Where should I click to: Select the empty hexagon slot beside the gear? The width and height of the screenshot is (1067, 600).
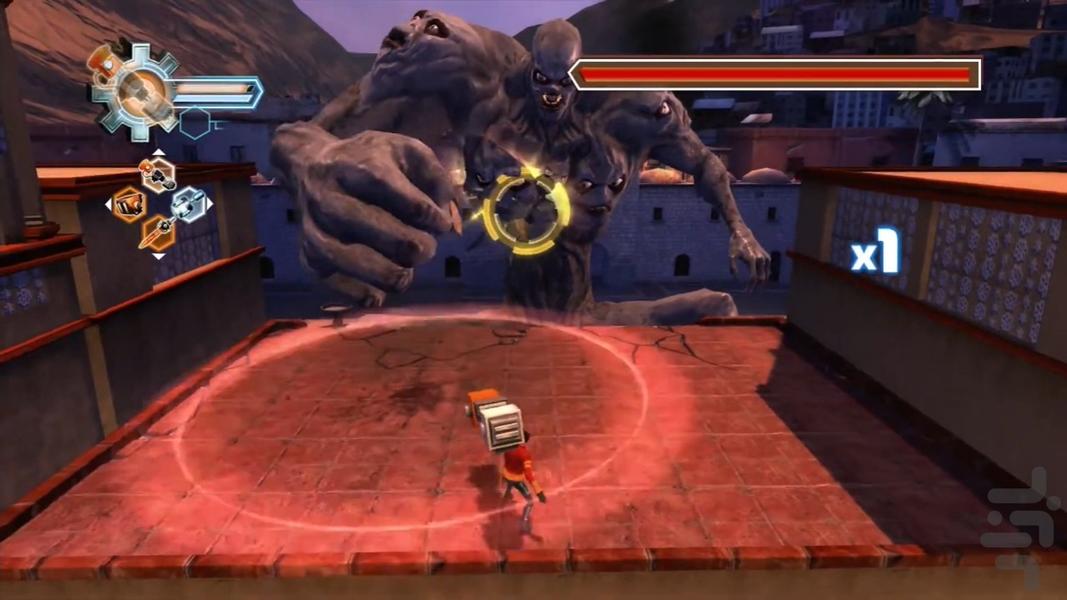click(x=195, y=123)
